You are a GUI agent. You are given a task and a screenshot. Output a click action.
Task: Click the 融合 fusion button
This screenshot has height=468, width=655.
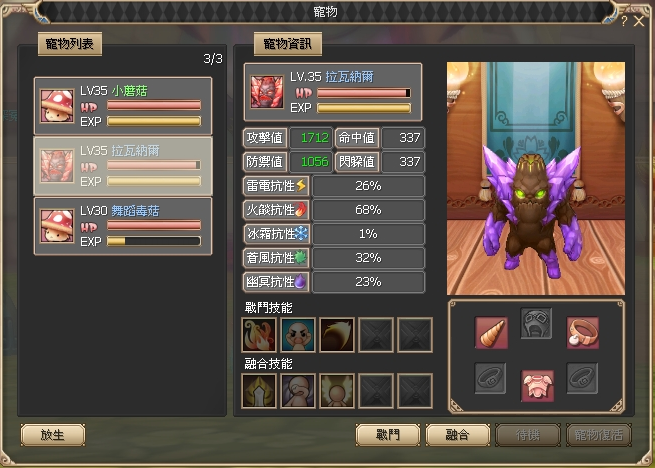click(456, 436)
